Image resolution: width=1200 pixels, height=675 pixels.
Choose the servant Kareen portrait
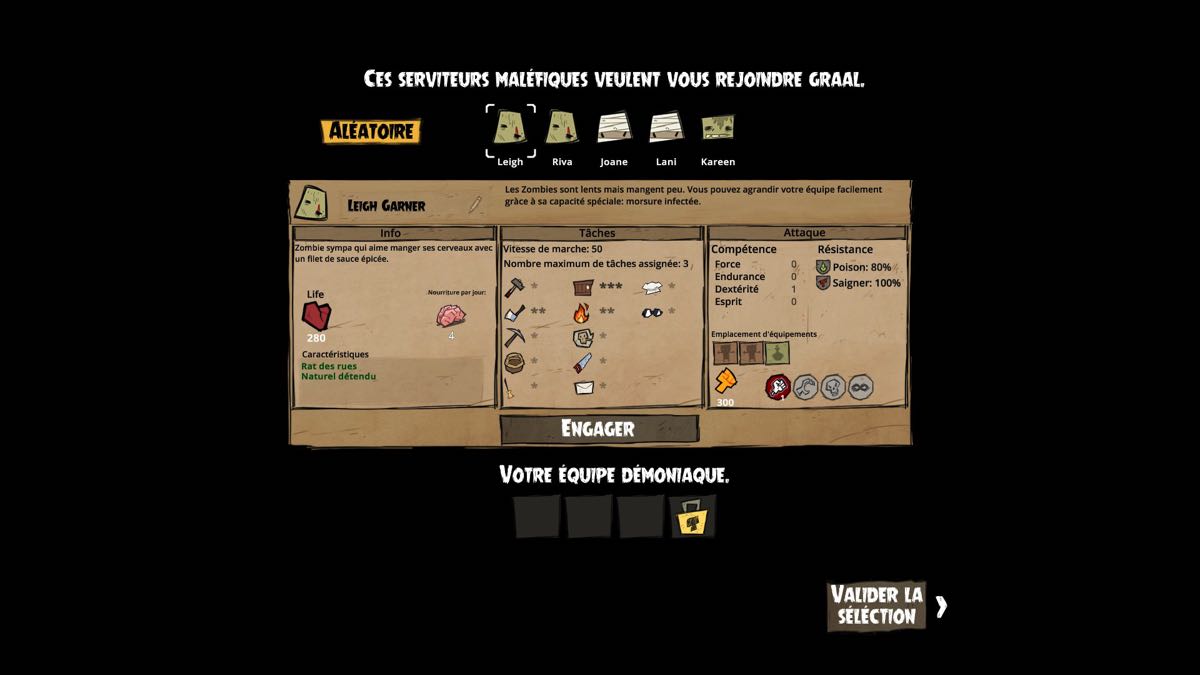pos(717,128)
